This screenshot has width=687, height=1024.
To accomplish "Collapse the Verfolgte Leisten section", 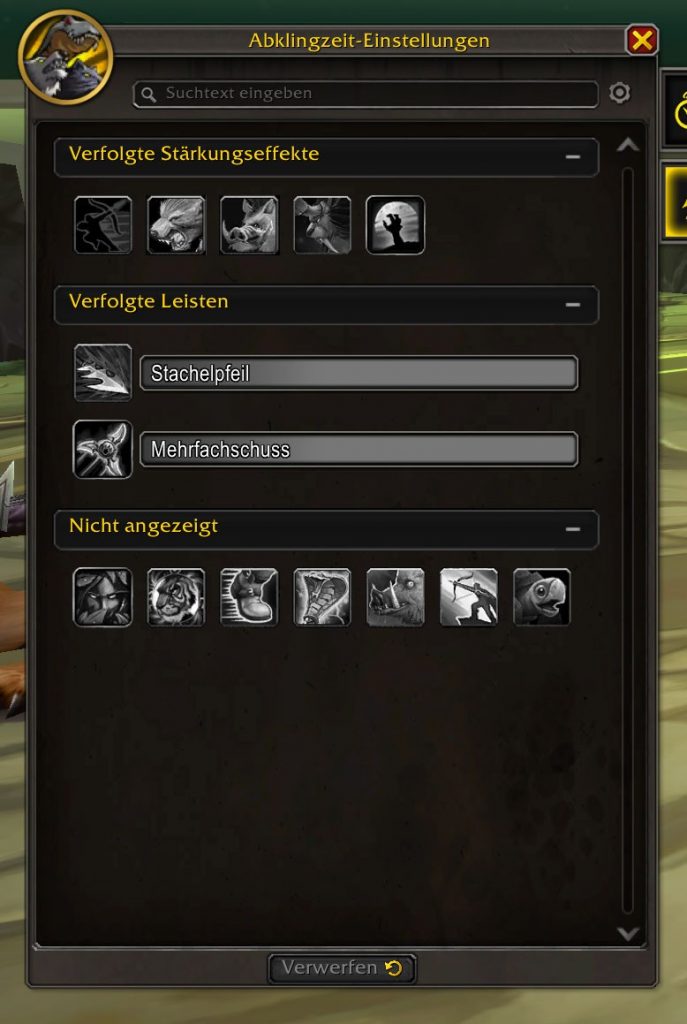I will point(573,304).
